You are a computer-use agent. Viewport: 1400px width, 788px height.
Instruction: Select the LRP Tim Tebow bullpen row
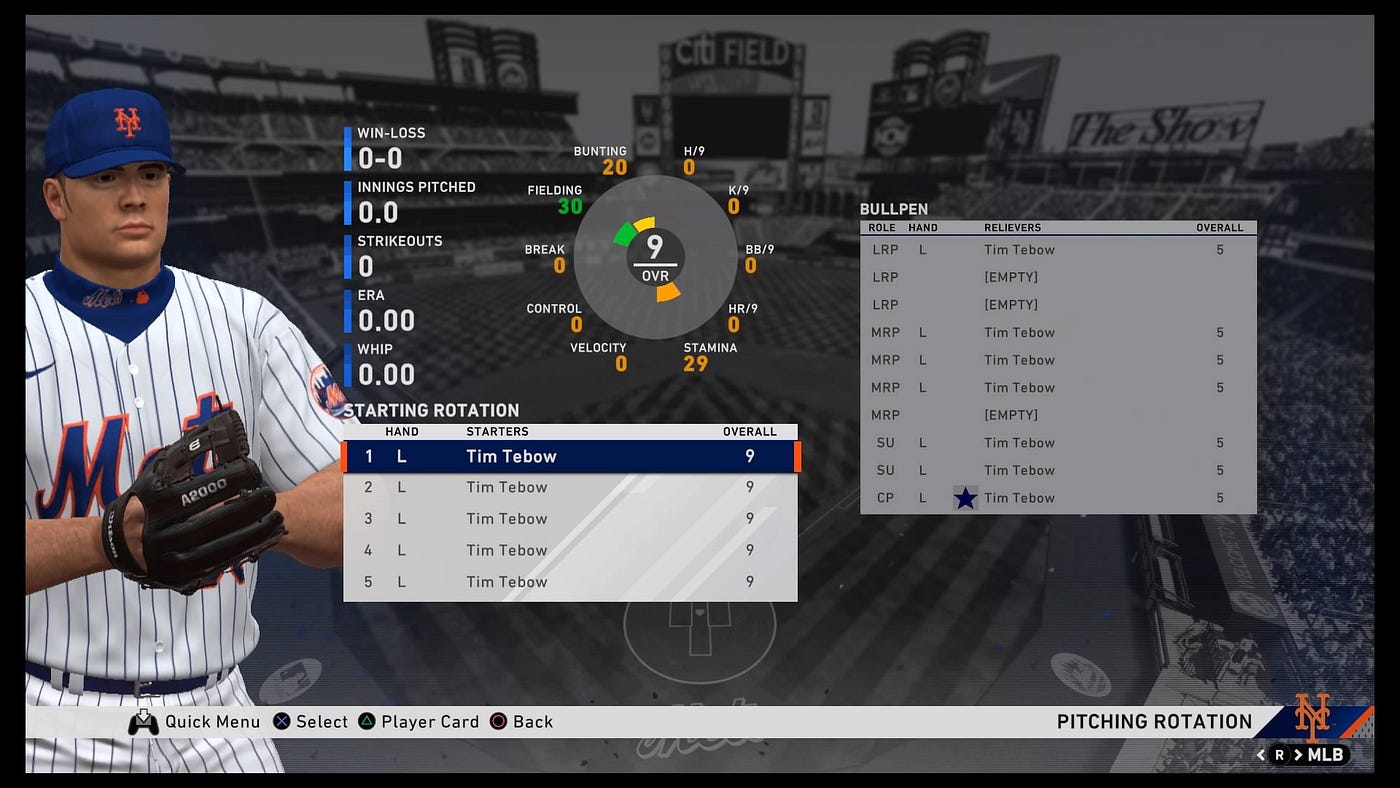point(1057,250)
